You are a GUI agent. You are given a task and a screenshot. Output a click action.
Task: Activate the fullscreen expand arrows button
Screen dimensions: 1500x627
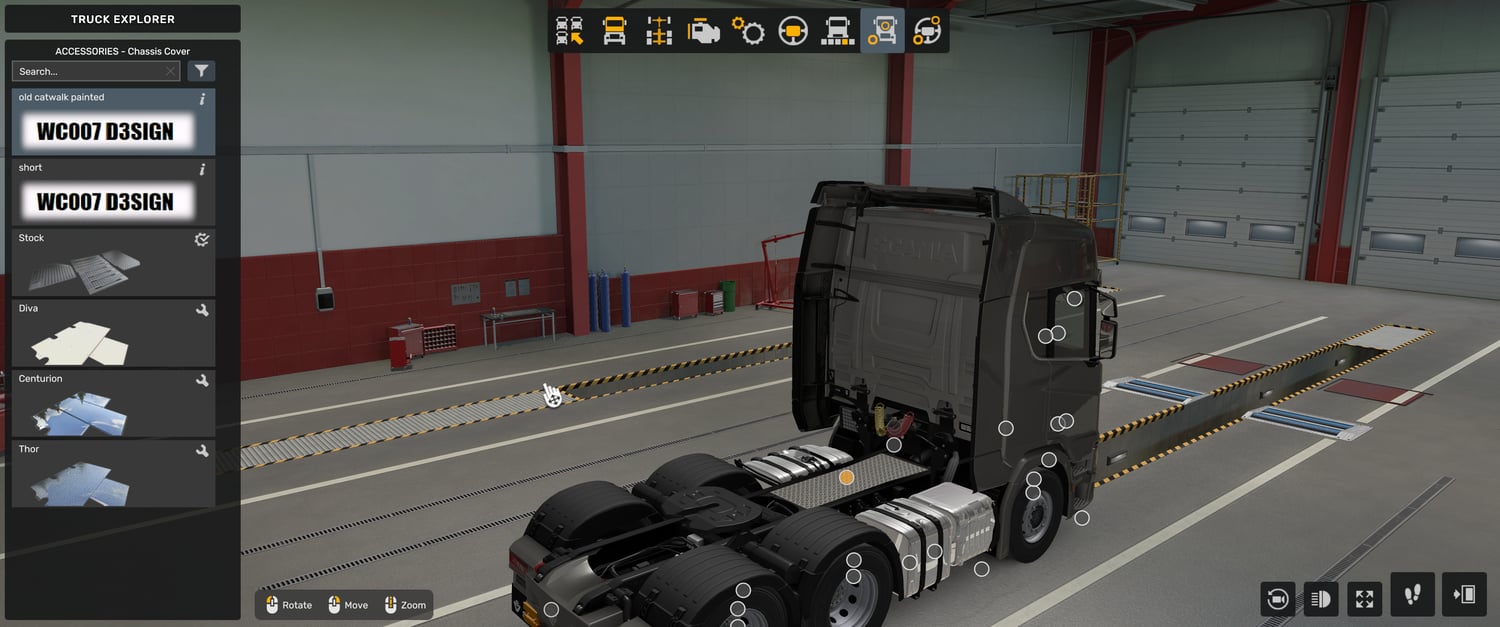click(1365, 599)
